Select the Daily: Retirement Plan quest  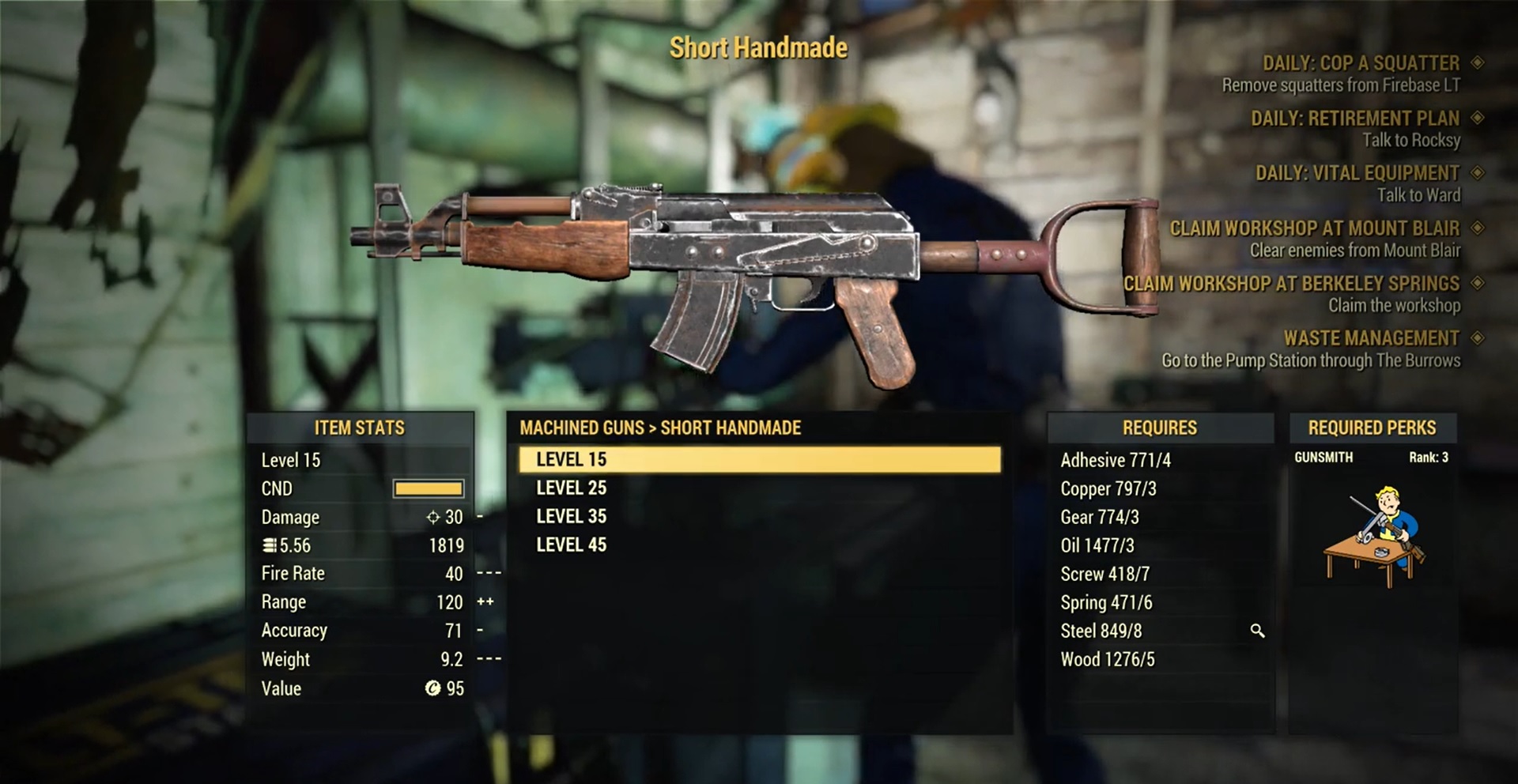click(1355, 119)
